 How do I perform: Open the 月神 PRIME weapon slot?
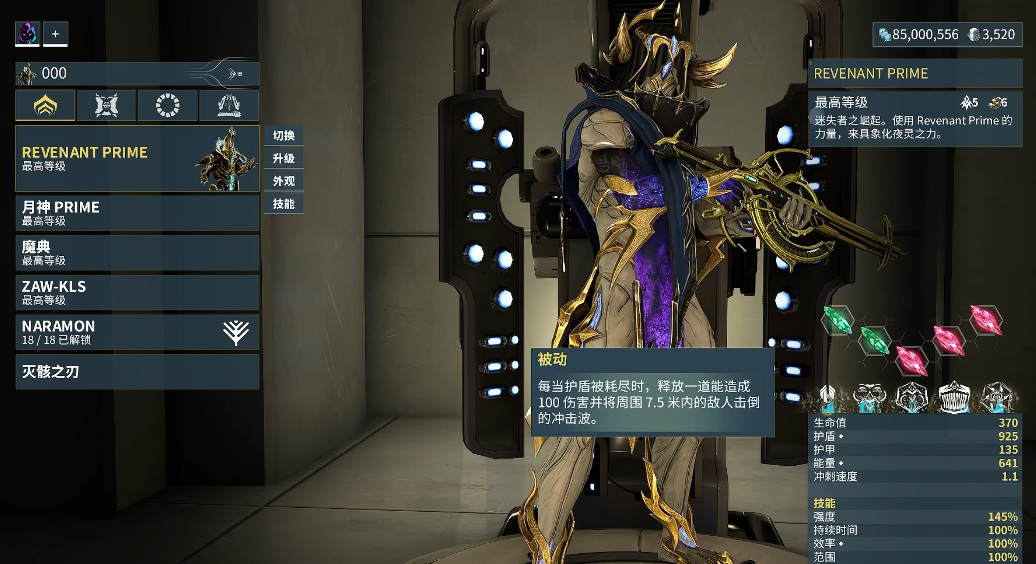[x=137, y=213]
